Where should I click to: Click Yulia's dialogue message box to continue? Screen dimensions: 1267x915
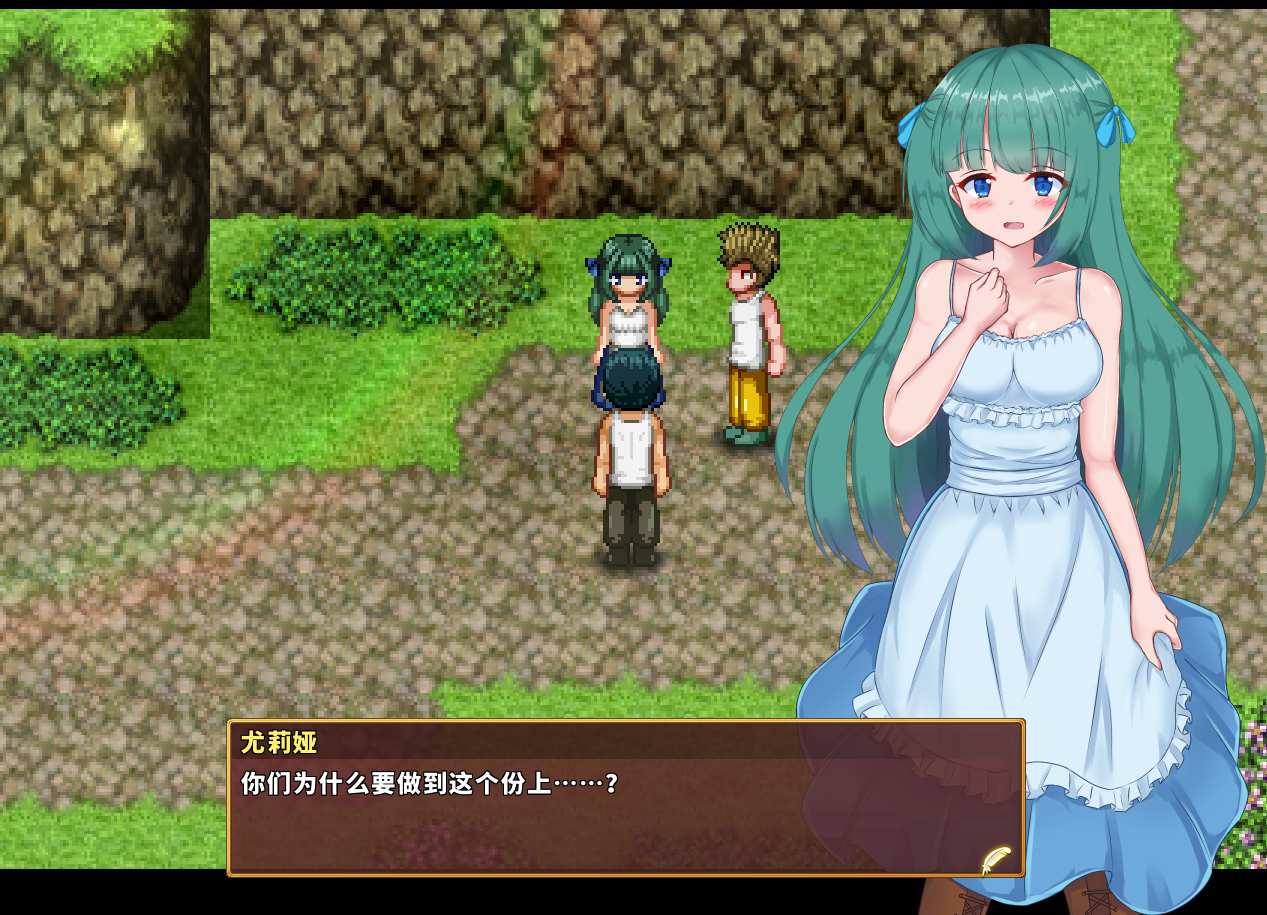[x=625, y=810]
